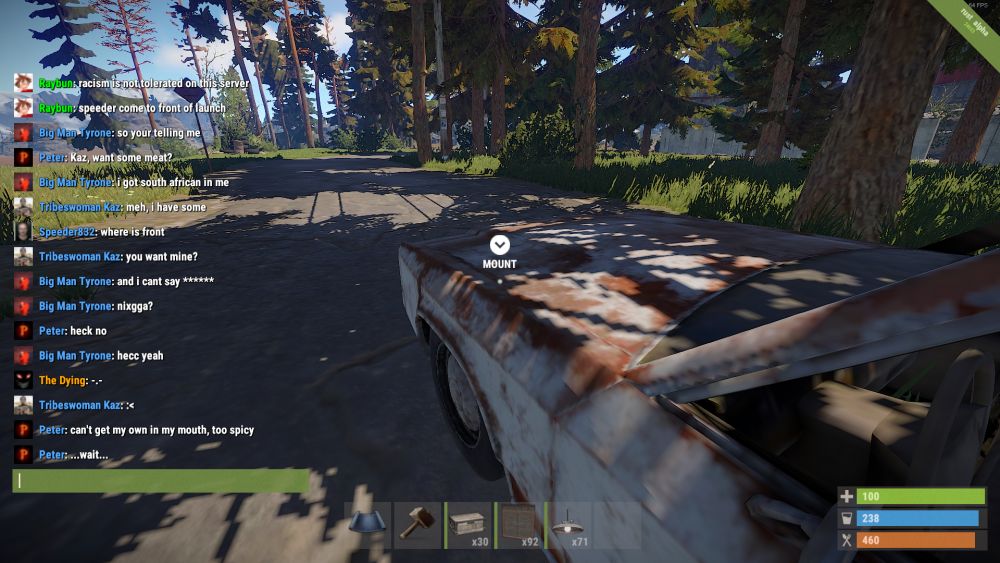Choose the wooden storage box stack
The height and width of the screenshot is (563, 1000).
coord(468,525)
